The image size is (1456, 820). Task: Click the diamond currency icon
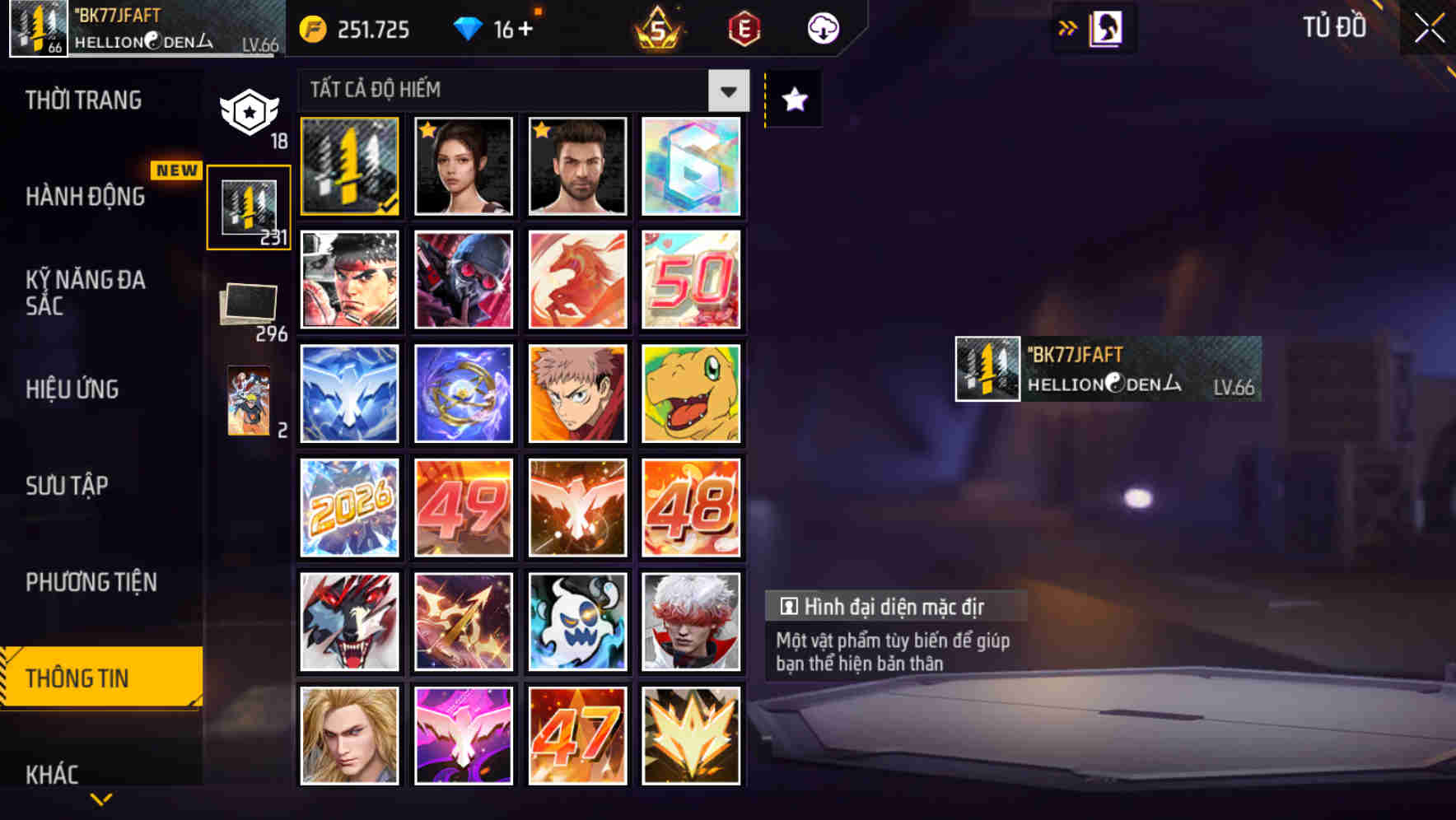pyautogui.click(x=467, y=28)
